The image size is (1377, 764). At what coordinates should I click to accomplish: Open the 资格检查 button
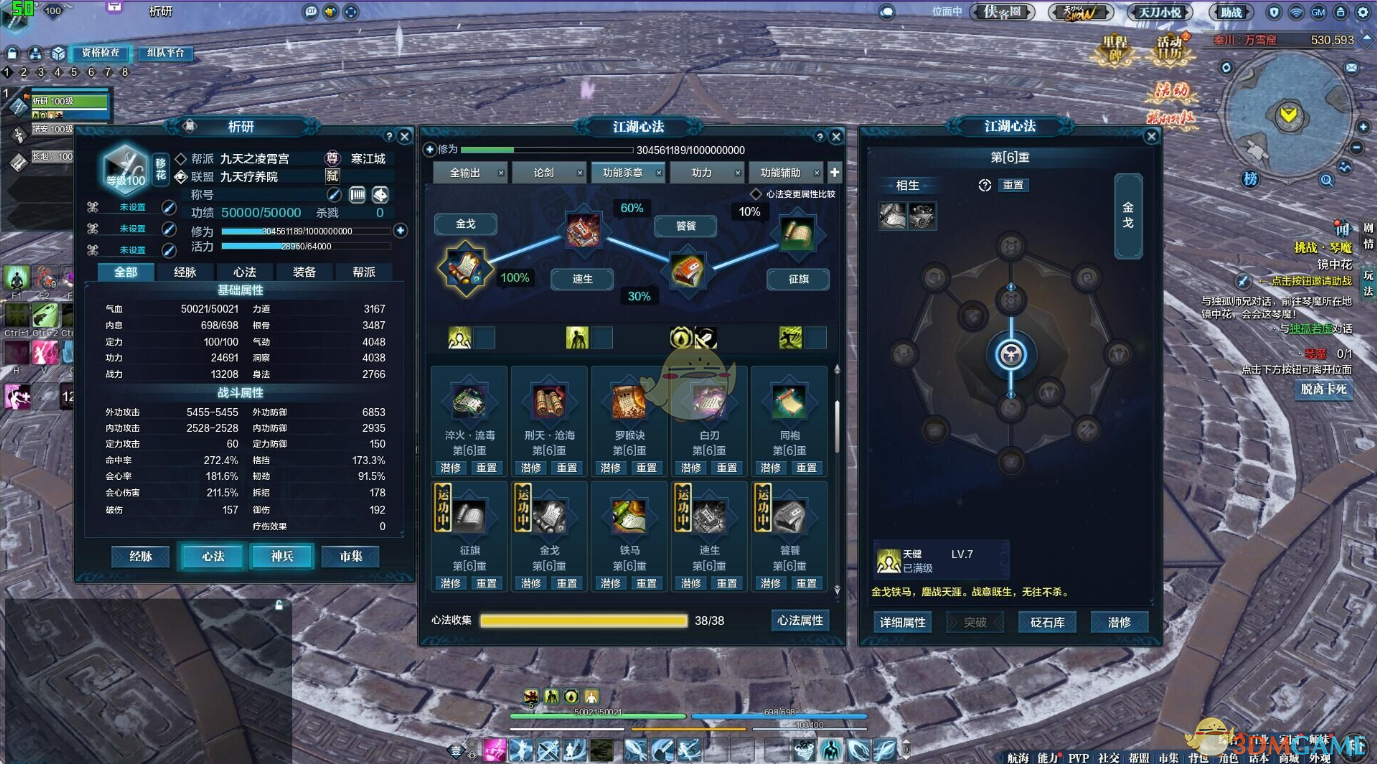(101, 53)
